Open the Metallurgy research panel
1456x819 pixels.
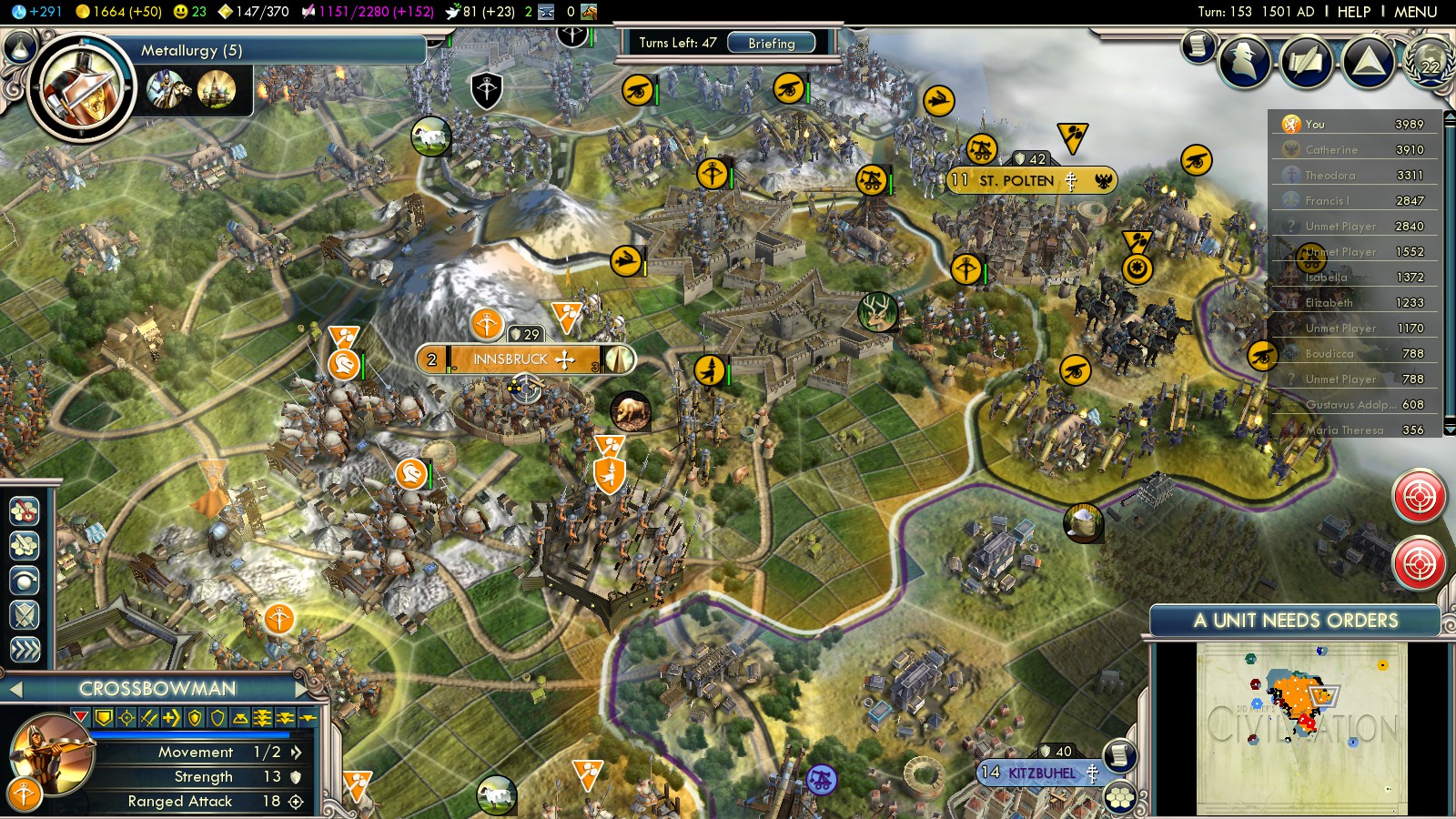191,51
